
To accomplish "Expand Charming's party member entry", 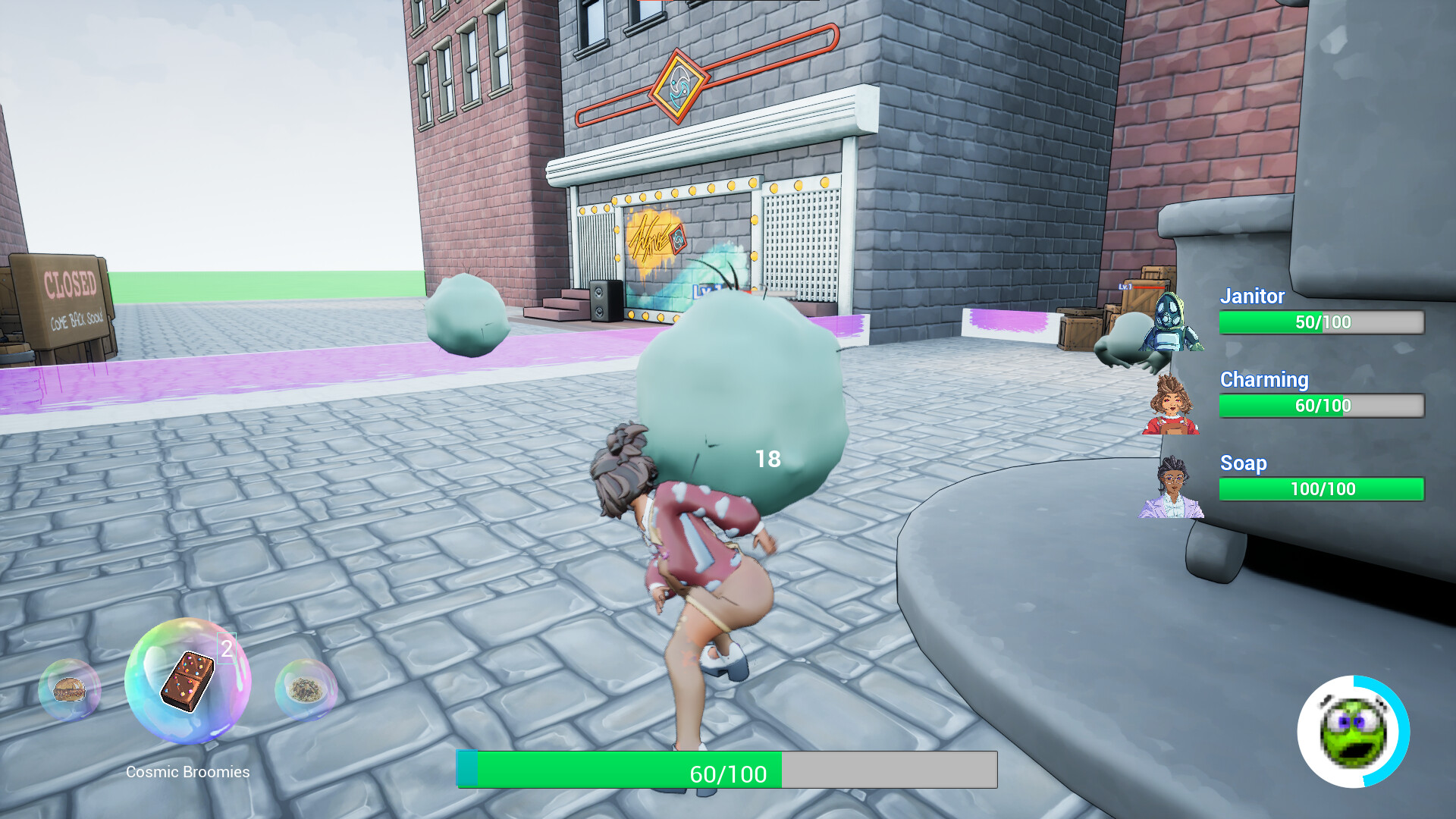I will tap(1321, 406).
